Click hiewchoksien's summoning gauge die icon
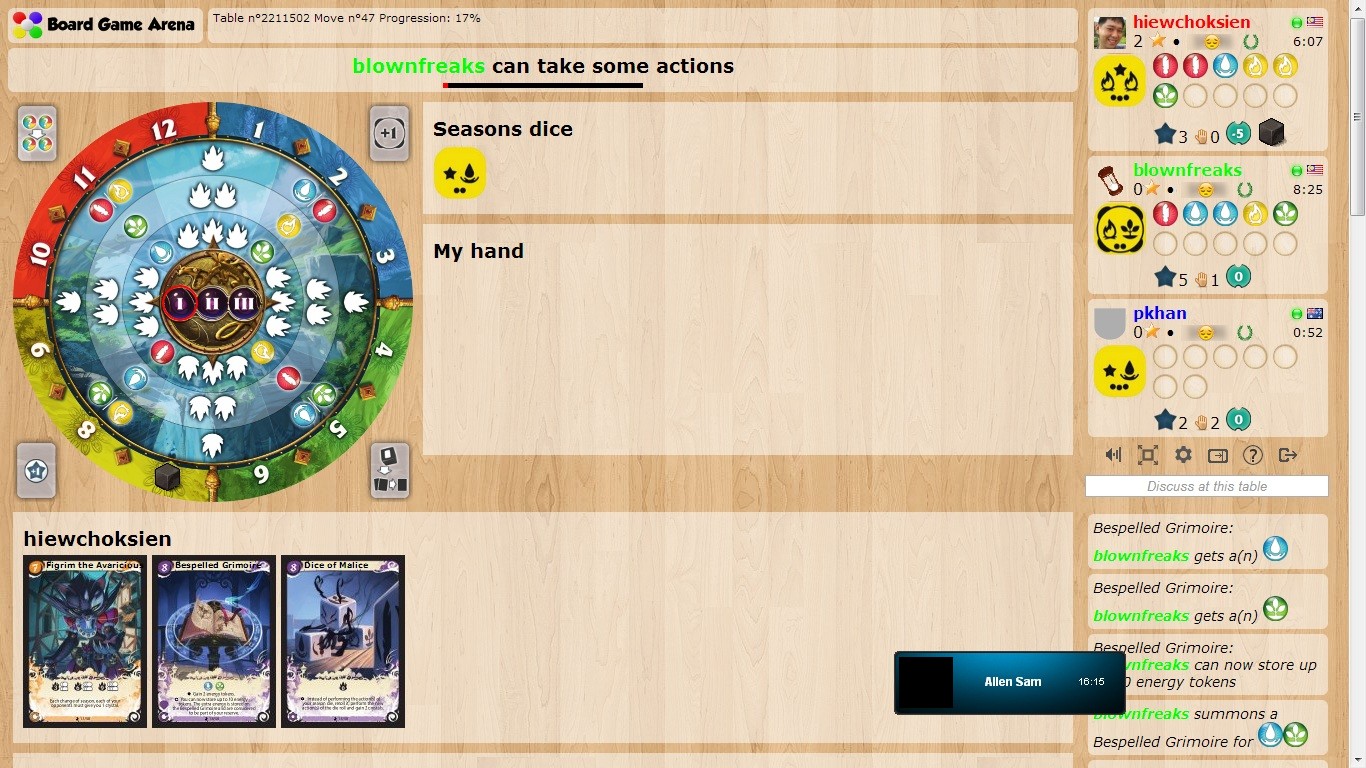This screenshot has height=768, width=1366. point(1272,133)
